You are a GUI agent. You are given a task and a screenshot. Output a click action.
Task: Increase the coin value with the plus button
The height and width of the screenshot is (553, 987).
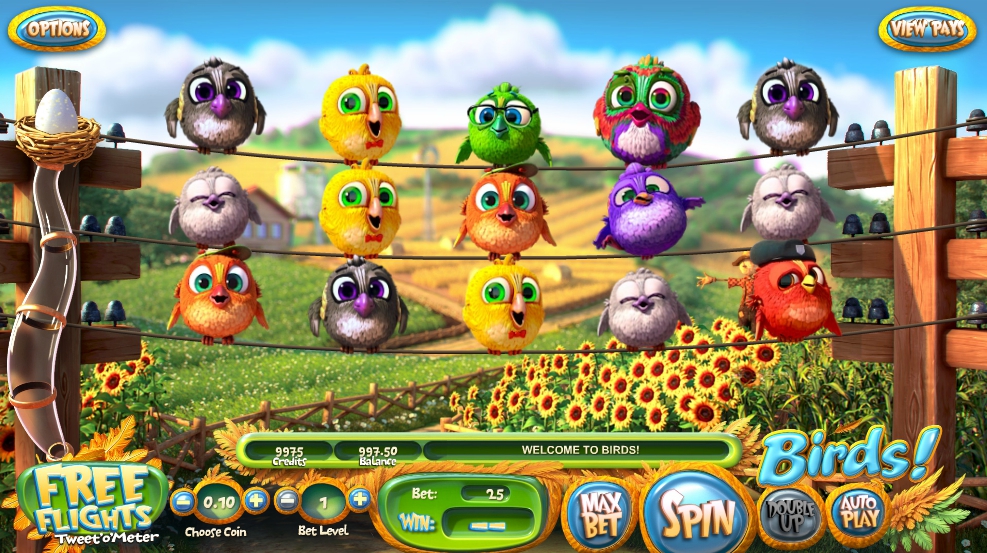click(256, 500)
